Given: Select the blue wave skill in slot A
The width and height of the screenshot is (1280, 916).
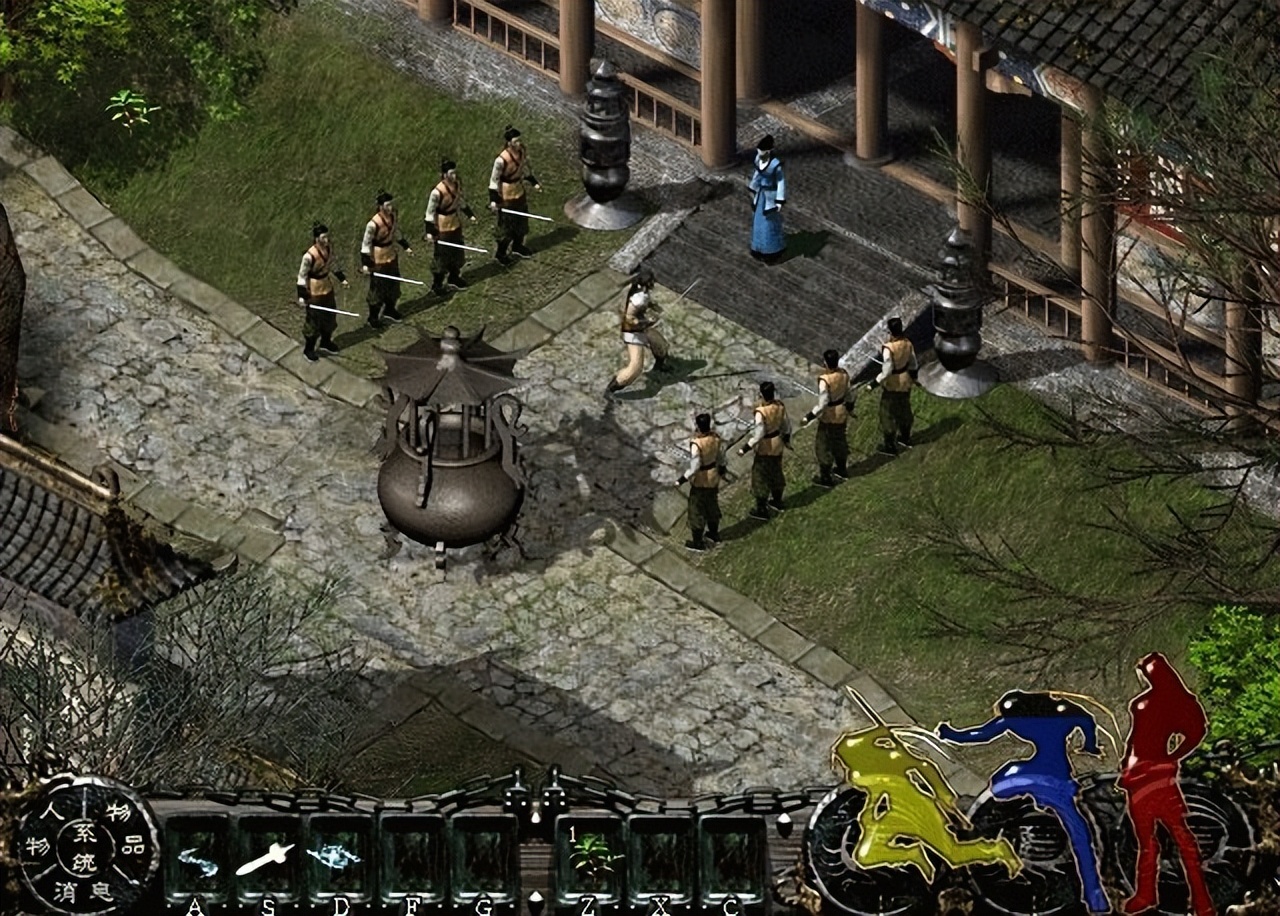Looking at the screenshot, I should point(197,860).
